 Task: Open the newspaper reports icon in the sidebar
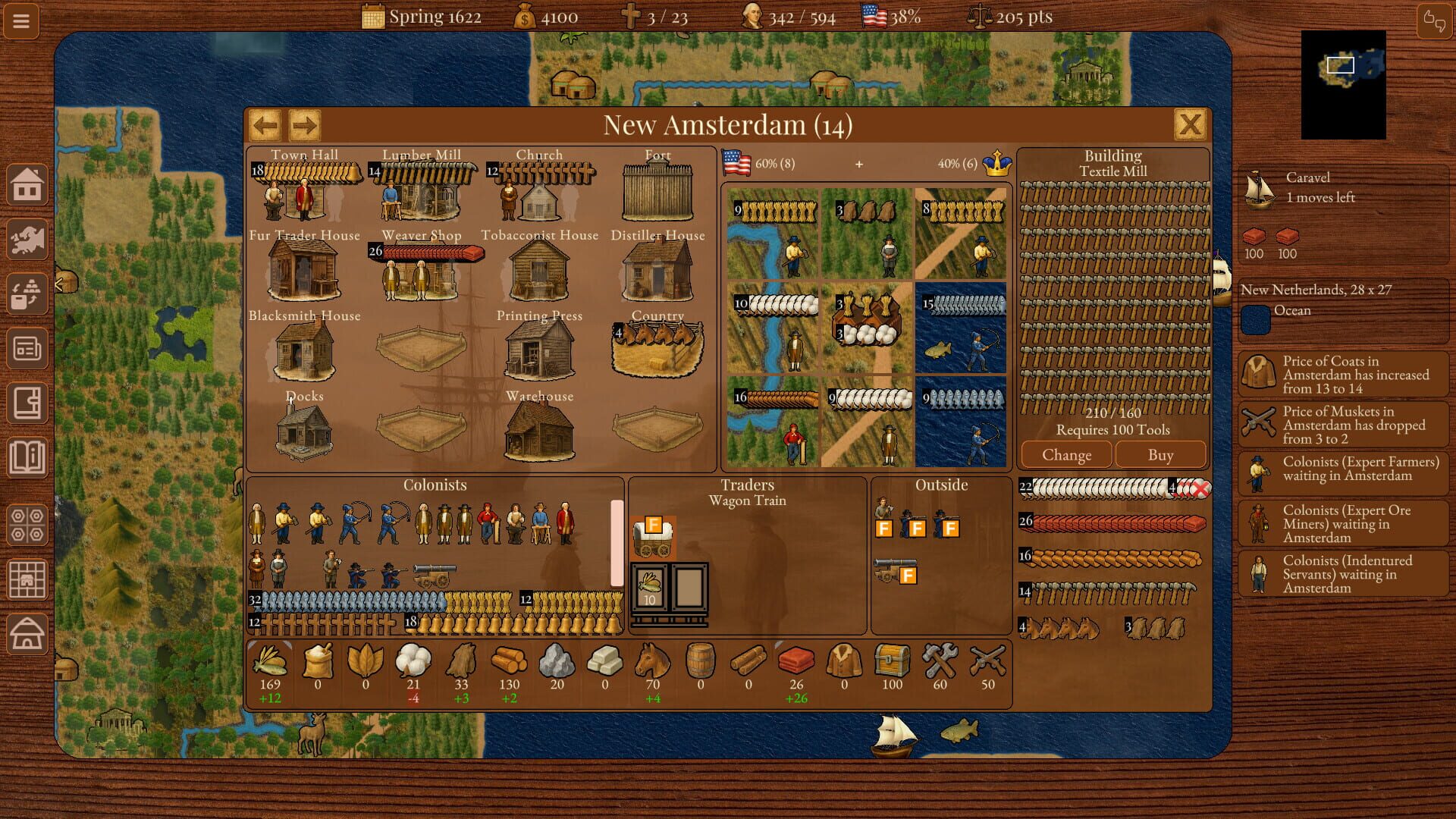[27, 350]
